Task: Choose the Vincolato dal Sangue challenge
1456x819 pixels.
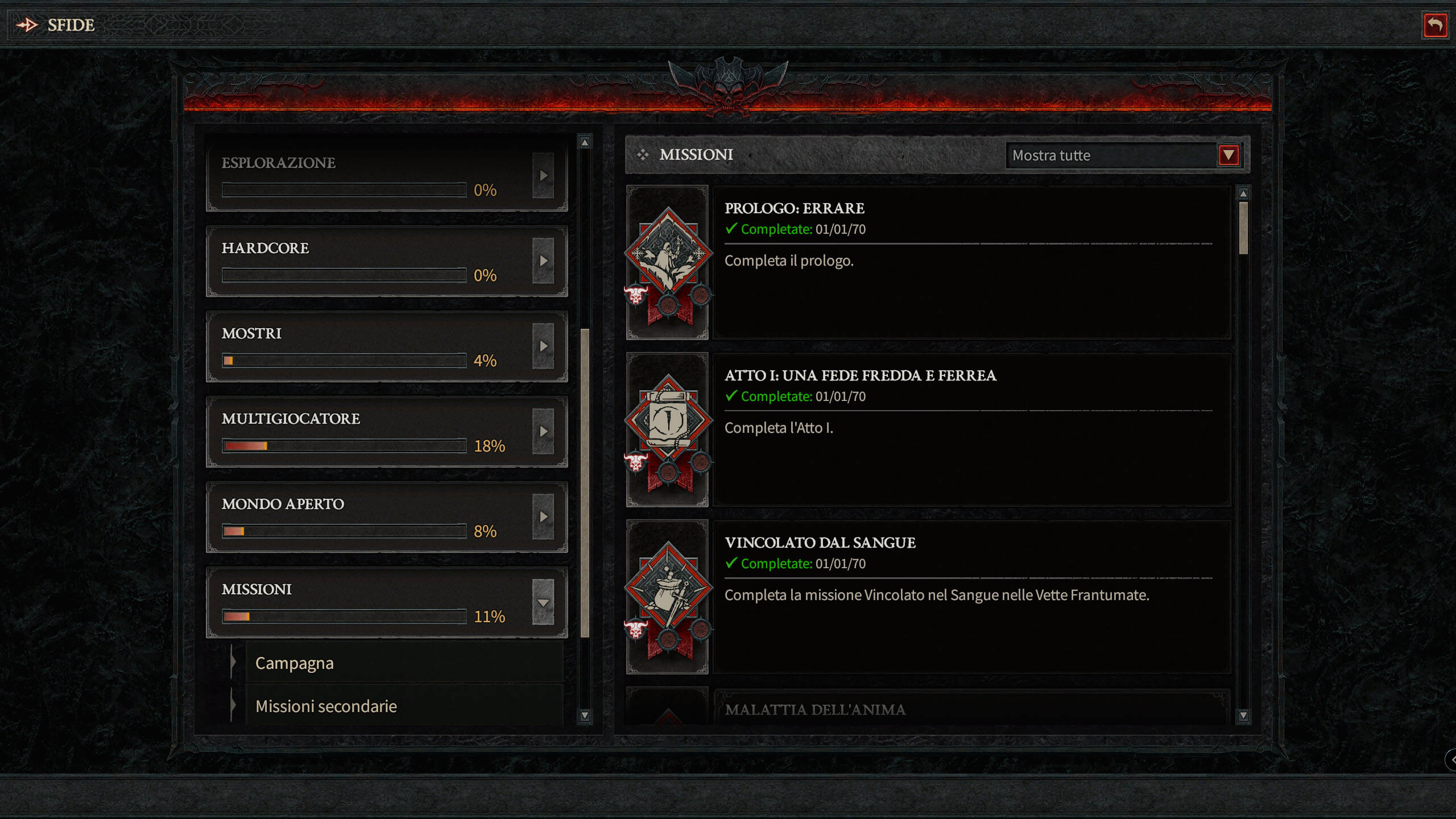Action: click(x=971, y=597)
